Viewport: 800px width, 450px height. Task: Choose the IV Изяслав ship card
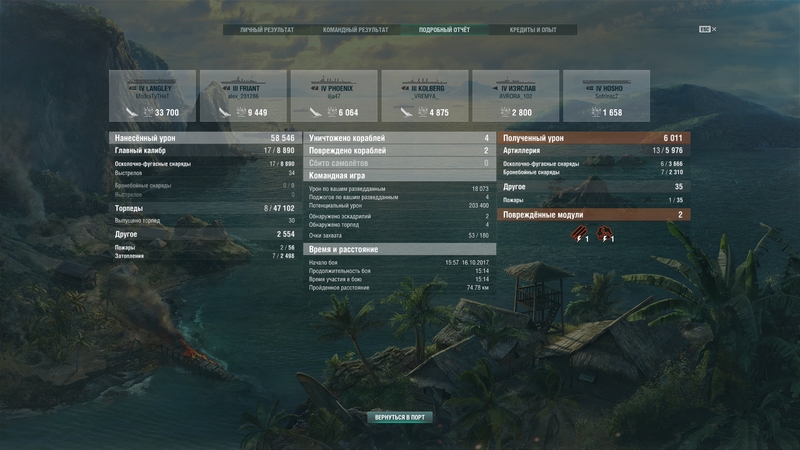tap(516, 97)
